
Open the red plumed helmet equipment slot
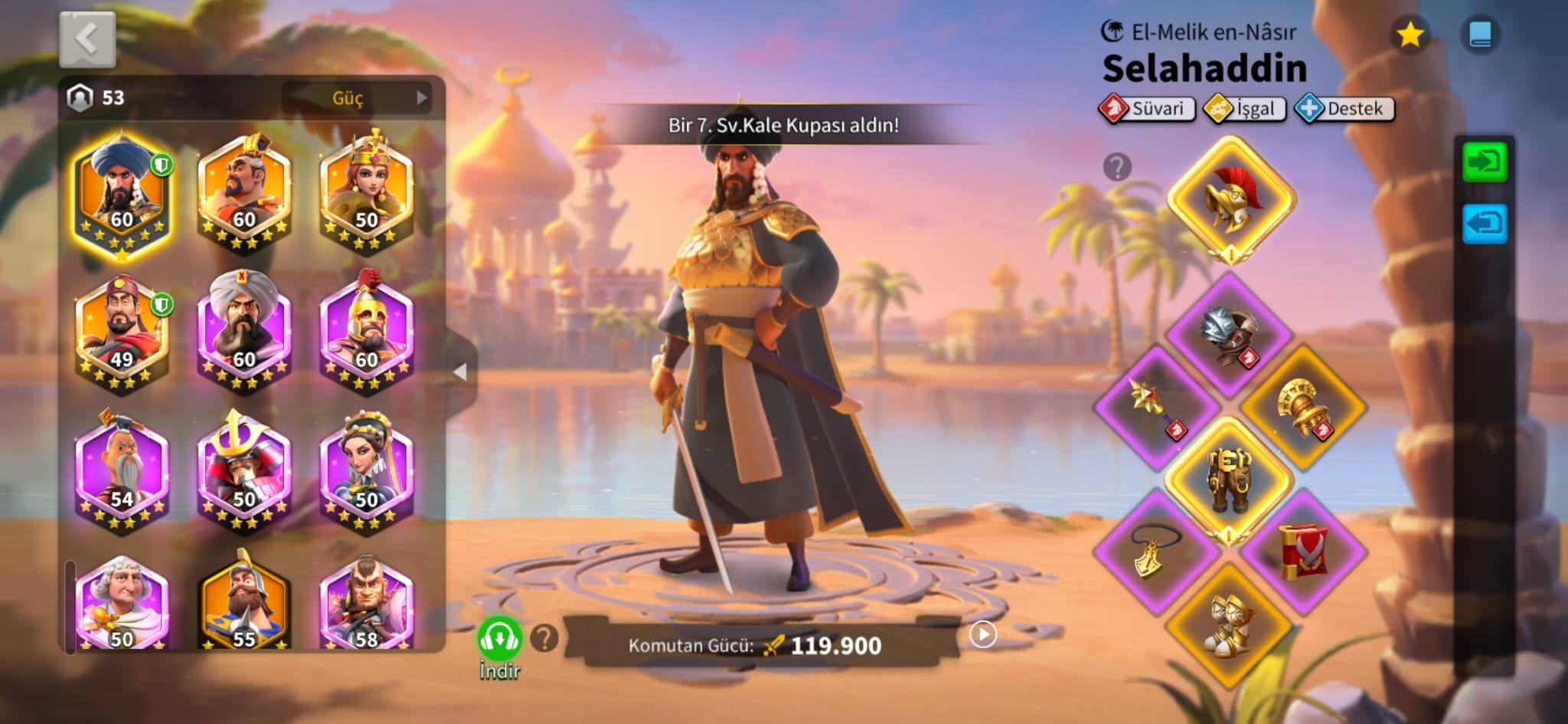[1230, 201]
